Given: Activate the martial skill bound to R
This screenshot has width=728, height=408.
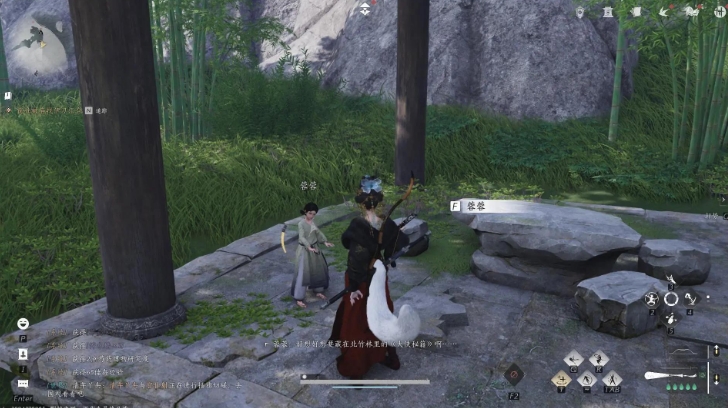Looking at the screenshot, I should pyautogui.click(x=598, y=360).
